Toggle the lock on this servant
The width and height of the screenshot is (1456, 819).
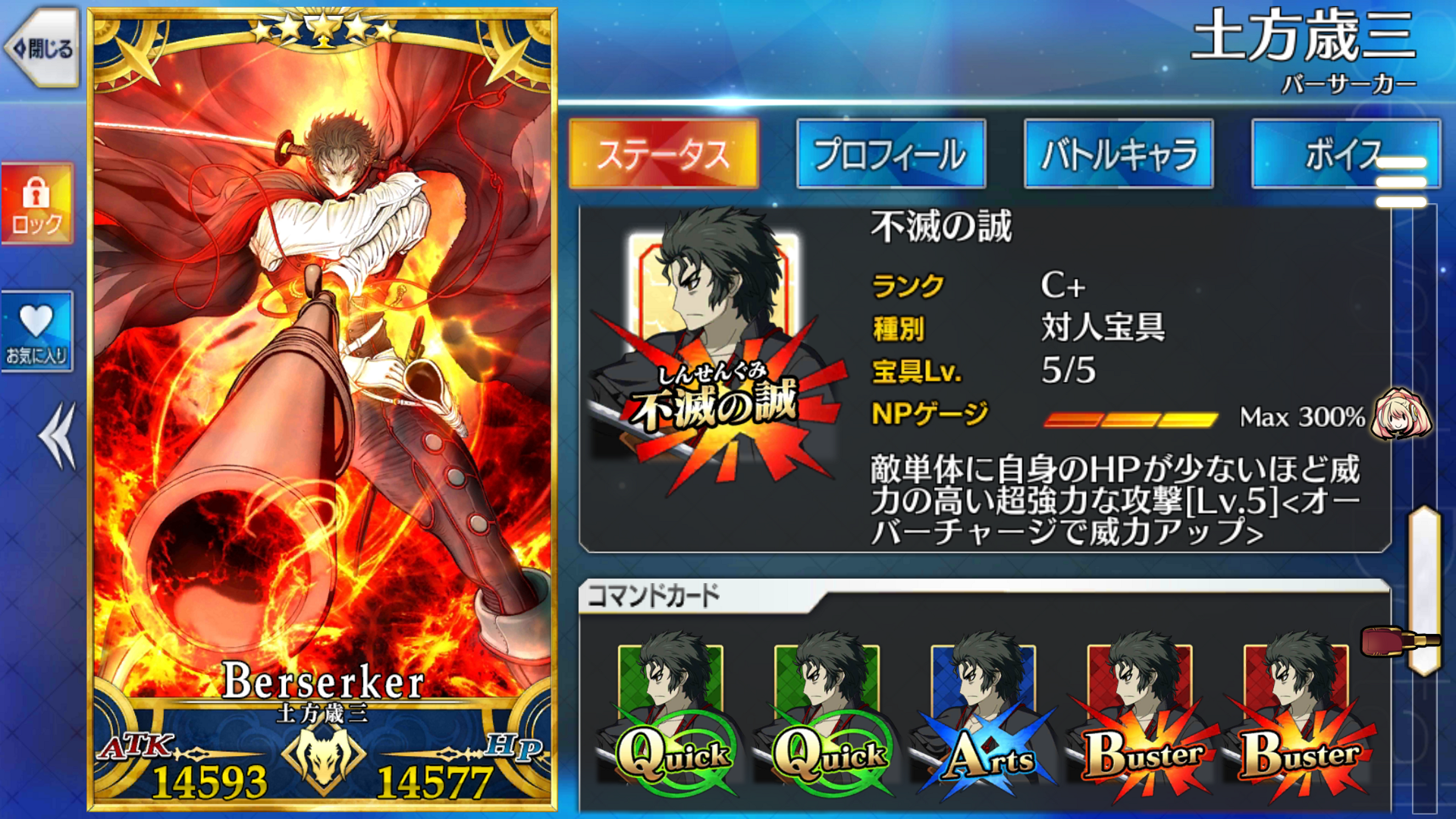(x=37, y=204)
